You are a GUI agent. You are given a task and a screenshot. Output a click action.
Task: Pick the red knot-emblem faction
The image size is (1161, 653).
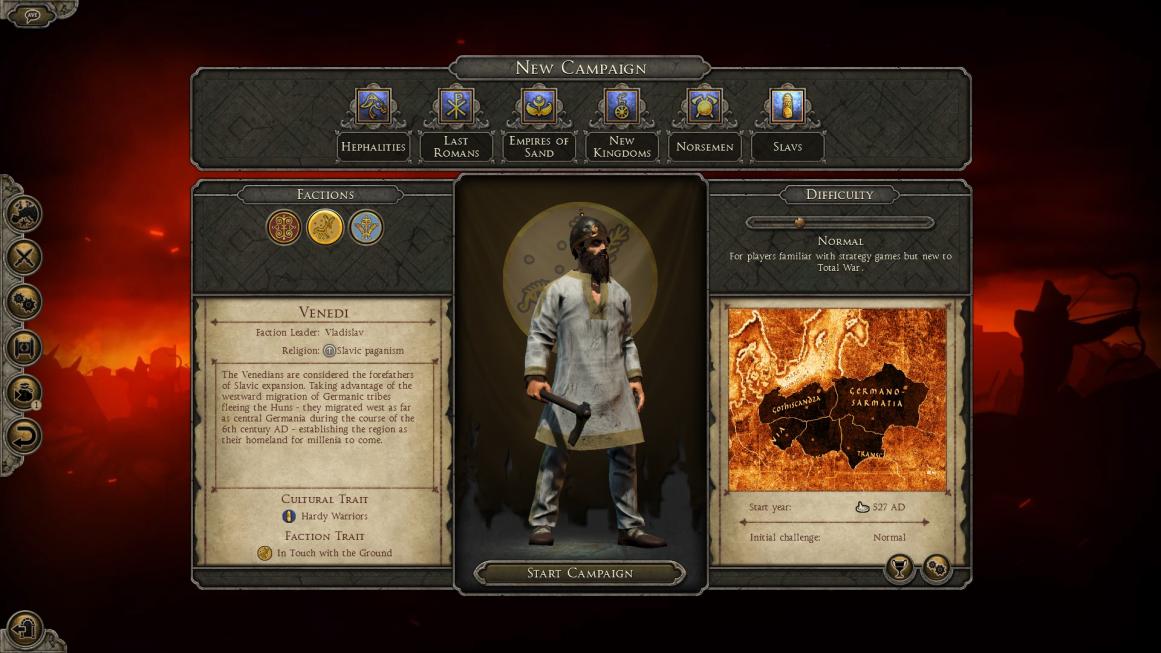click(284, 227)
